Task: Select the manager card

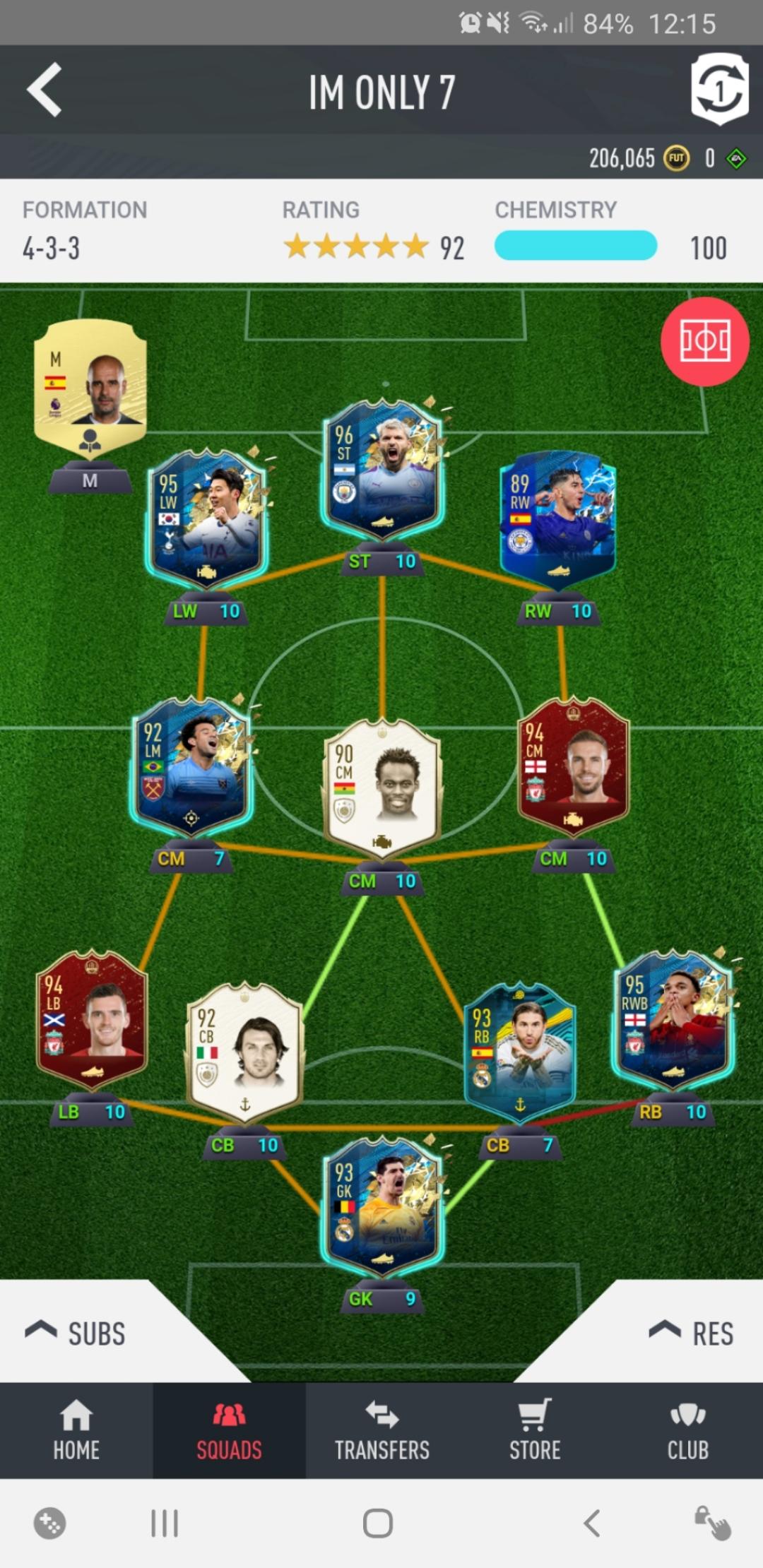Action: coord(90,387)
